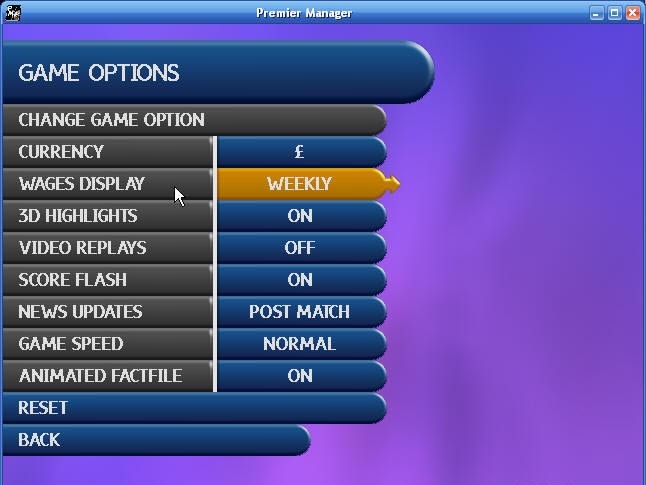Screen dimensions: 646x485
Task: Select the RESET option
Action: click(190, 408)
